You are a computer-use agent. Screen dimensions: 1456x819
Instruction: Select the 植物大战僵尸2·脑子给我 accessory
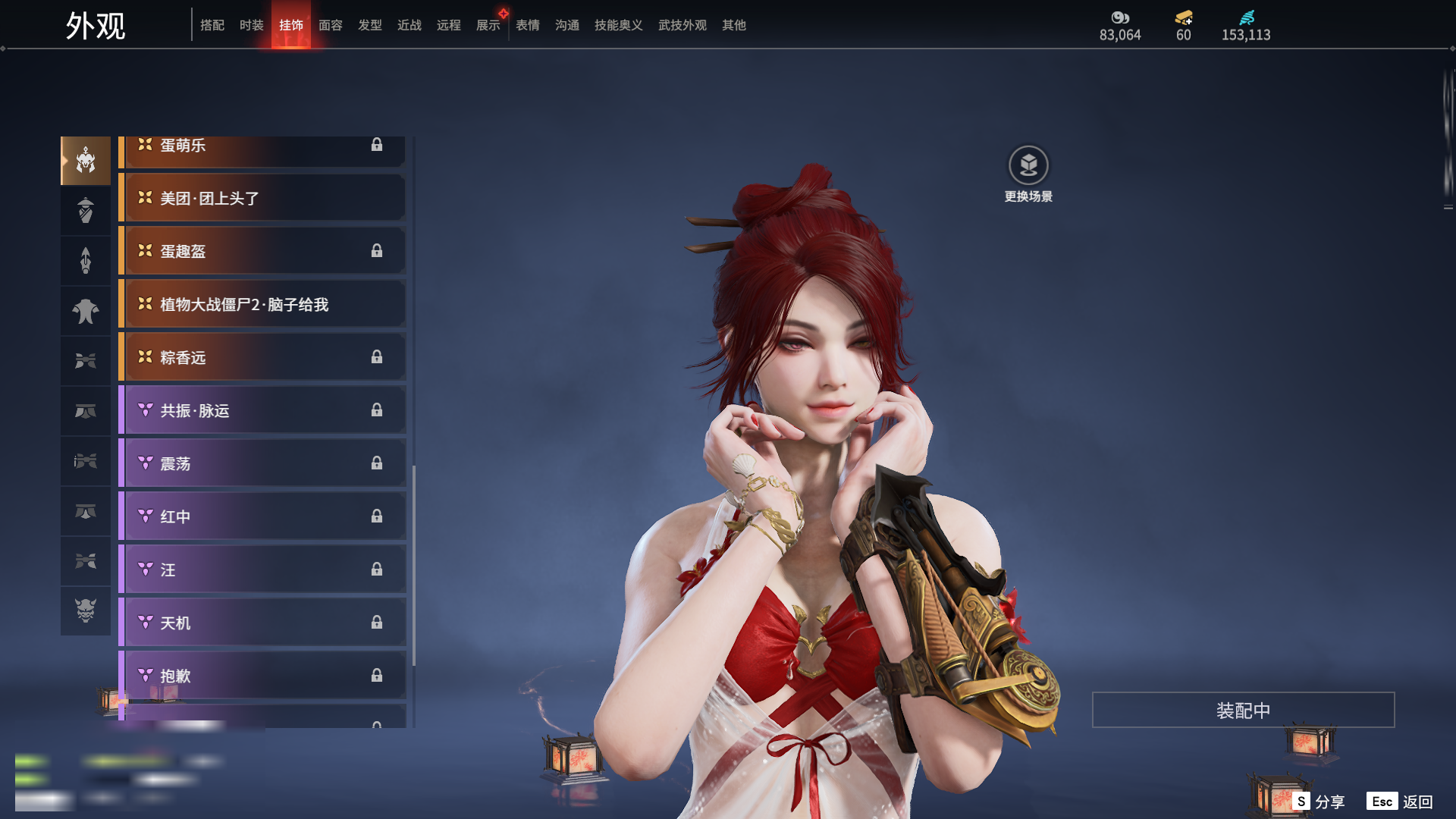pyautogui.click(x=262, y=304)
